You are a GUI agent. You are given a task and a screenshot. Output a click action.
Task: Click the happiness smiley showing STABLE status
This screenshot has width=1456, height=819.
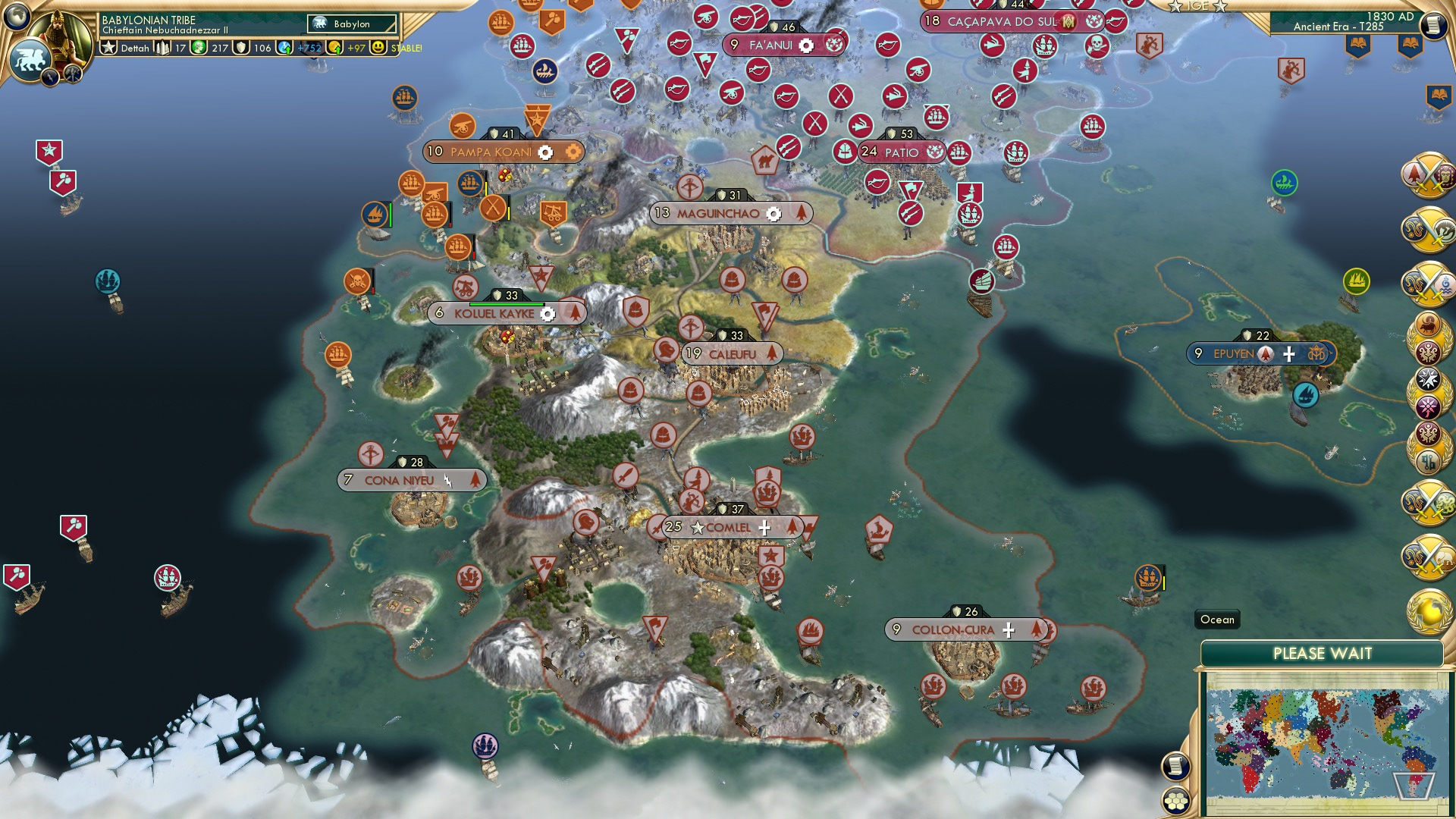(378, 48)
